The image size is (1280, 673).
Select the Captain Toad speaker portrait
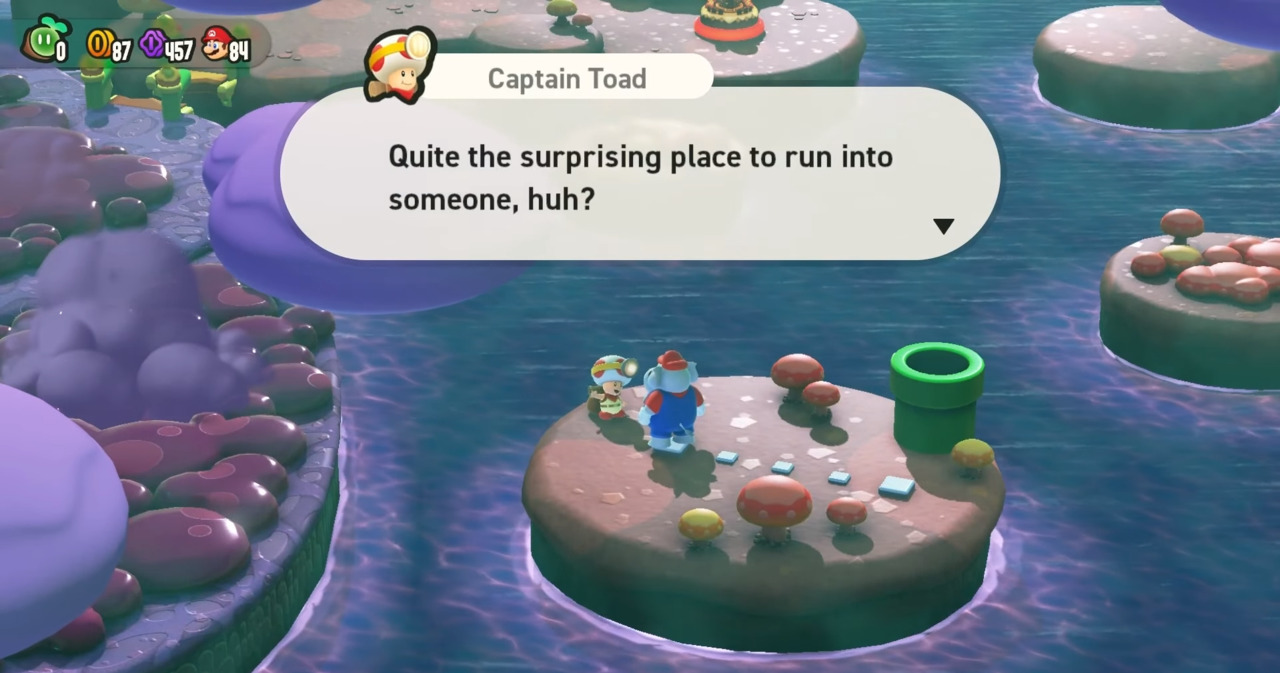pyautogui.click(x=401, y=66)
